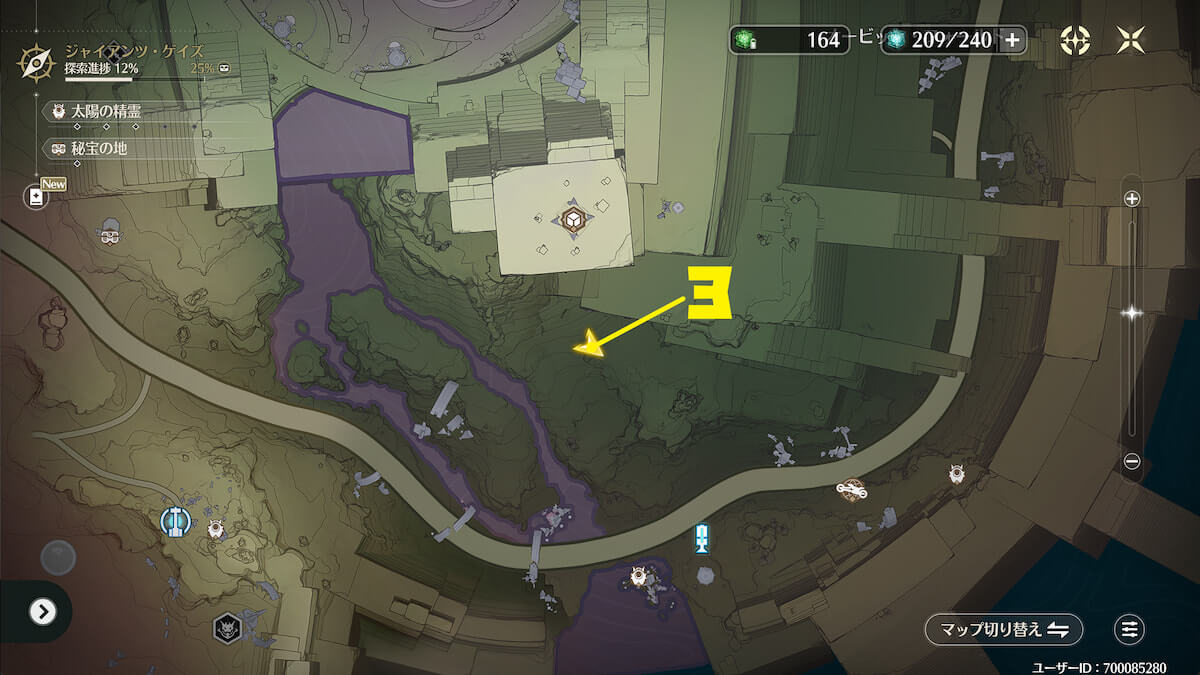The height and width of the screenshot is (675, 1200).
Task: Select the blue pillar waypoint marker
Action: 702,538
